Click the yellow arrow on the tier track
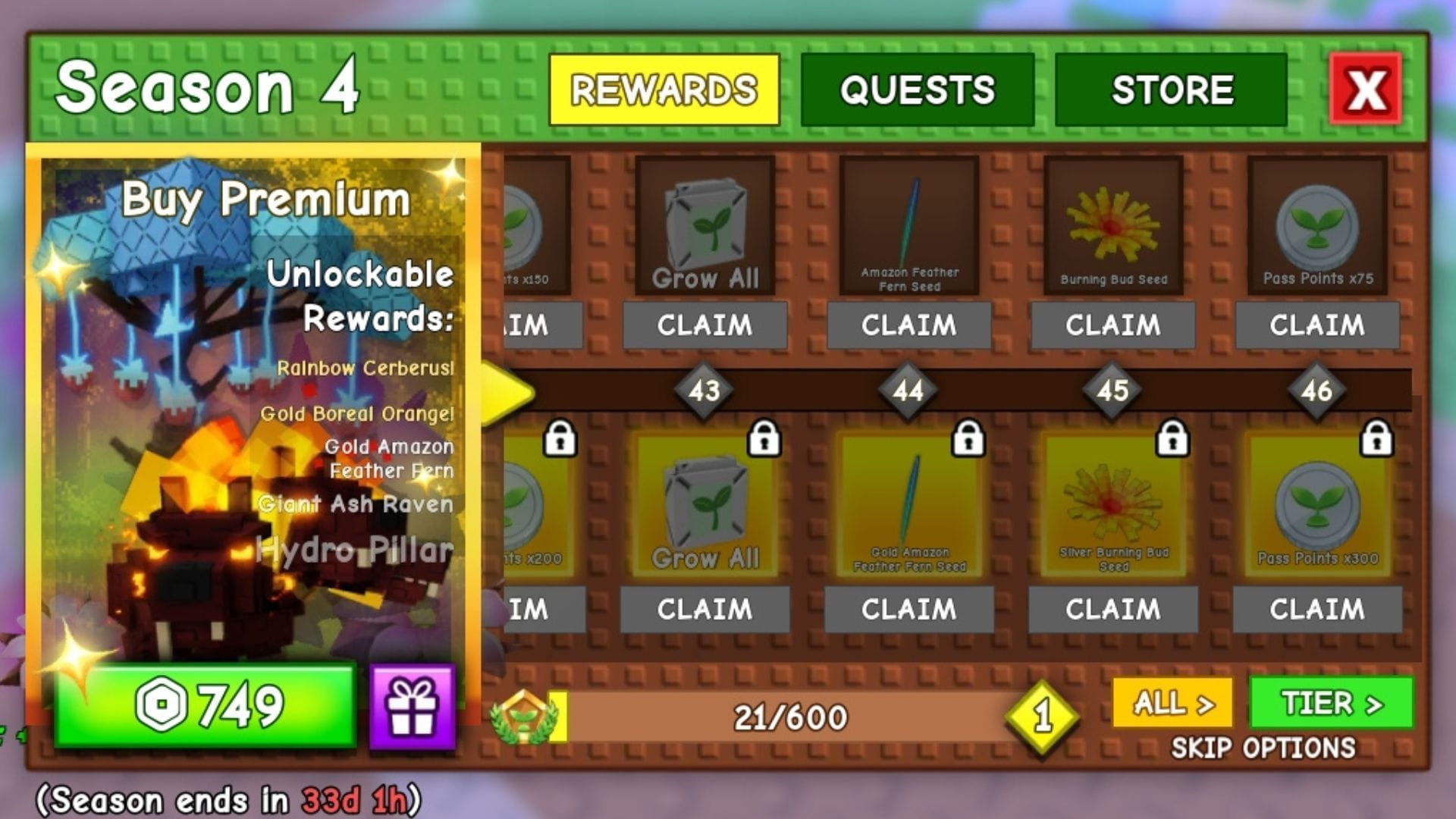 (508, 392)
